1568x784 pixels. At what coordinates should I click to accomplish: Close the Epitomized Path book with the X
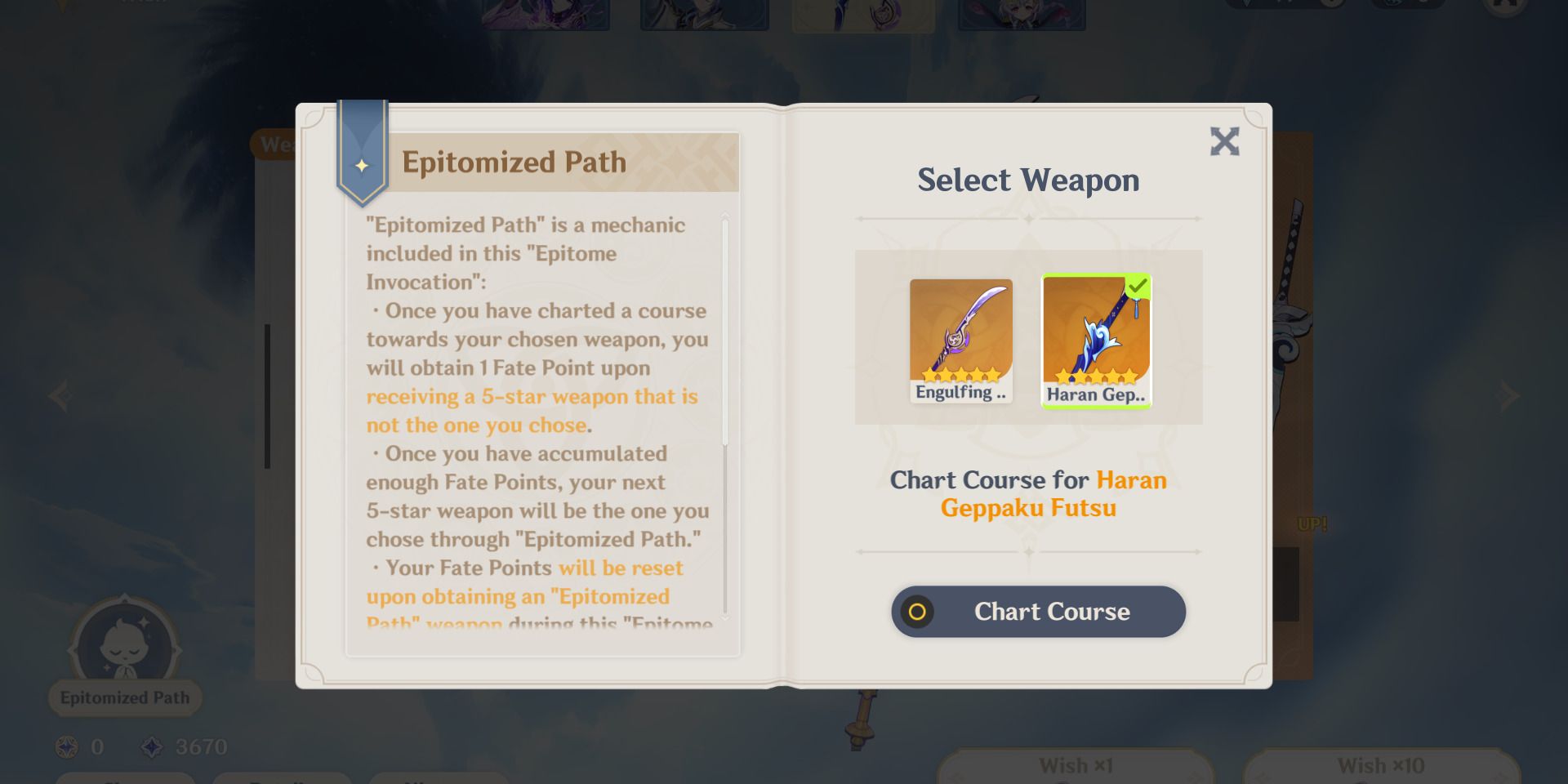coord(1224,141)
